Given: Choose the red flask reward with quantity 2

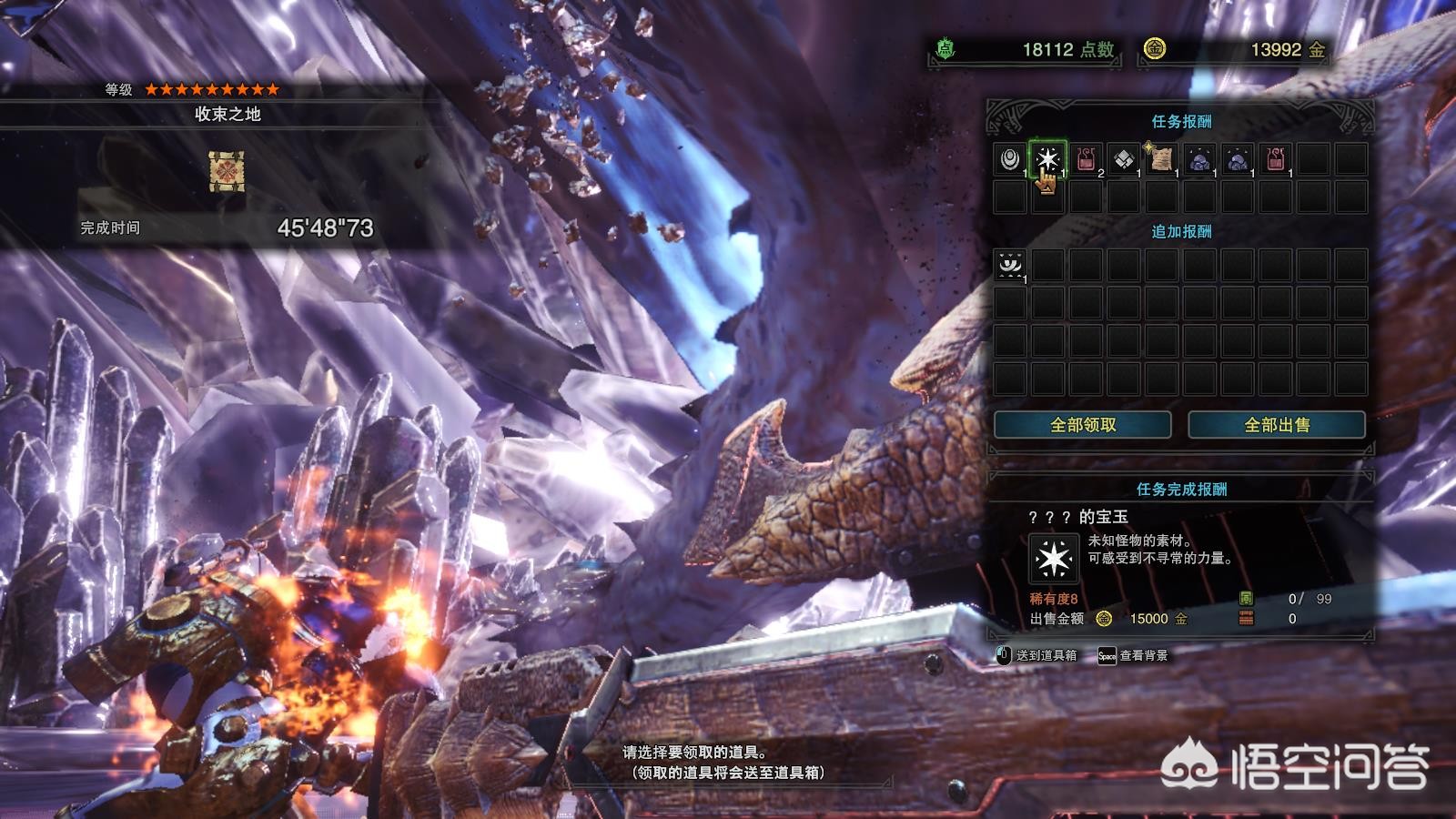Looking at the screenshot, I should pyautogui.click(x=1086, y=159).
